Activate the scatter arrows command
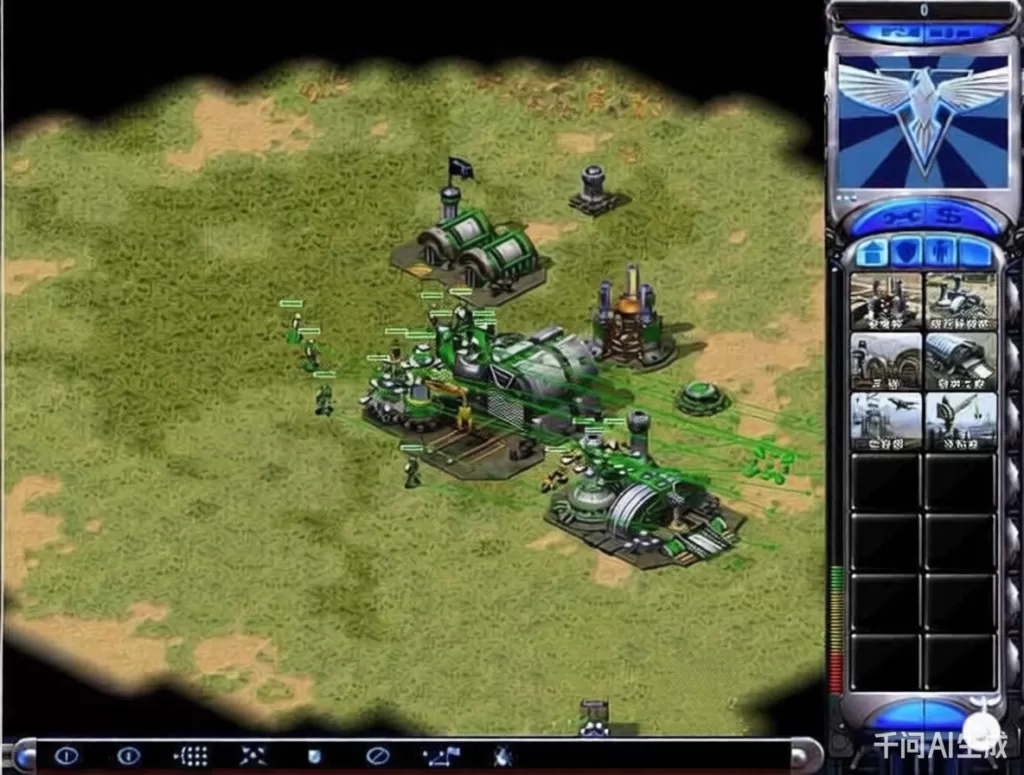Viewport: 1024px width, 775px height. pyautogui.click(x=253, y=756)
